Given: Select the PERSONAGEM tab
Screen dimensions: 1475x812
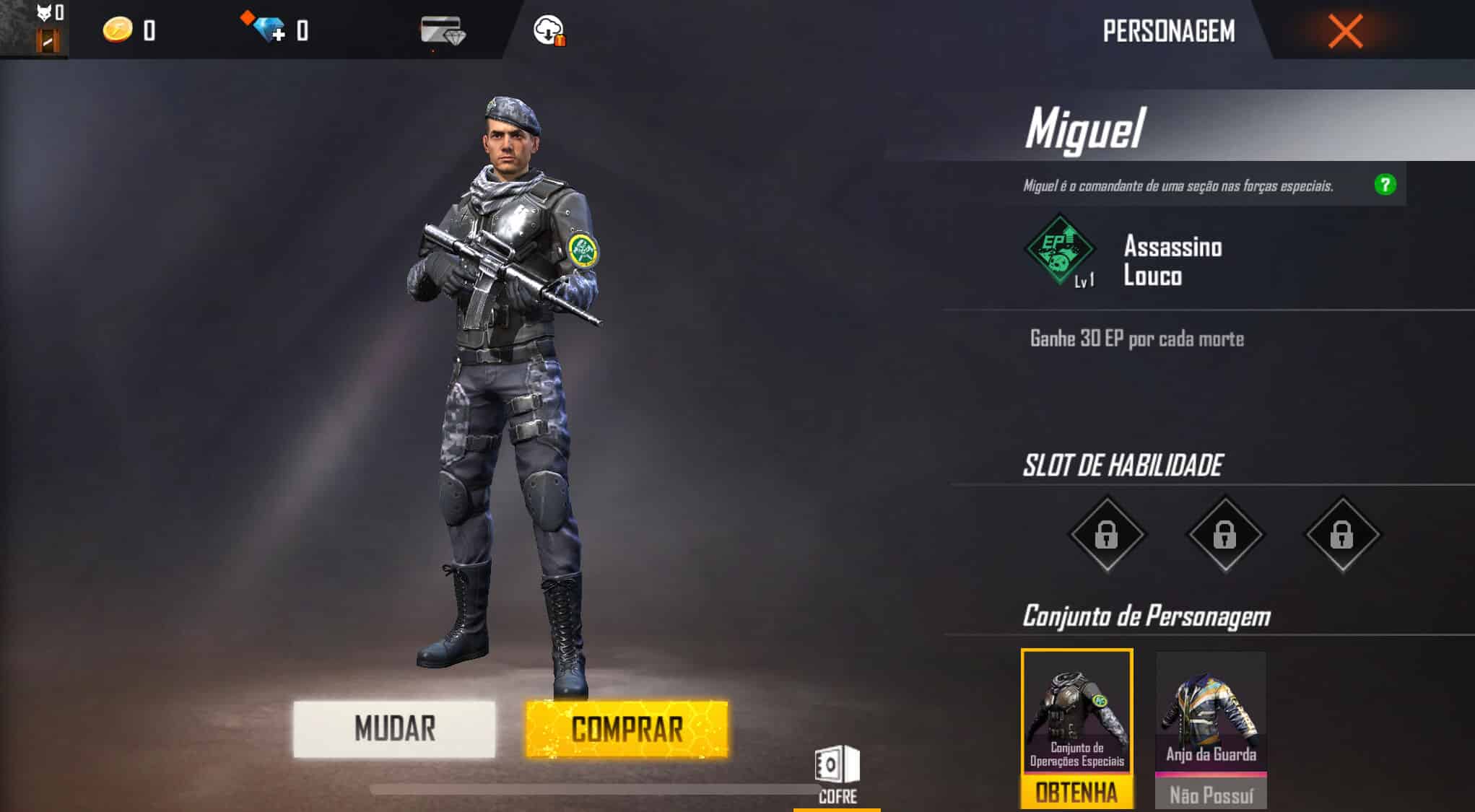Looking at the screenshot, I should tap(1168, 30).
